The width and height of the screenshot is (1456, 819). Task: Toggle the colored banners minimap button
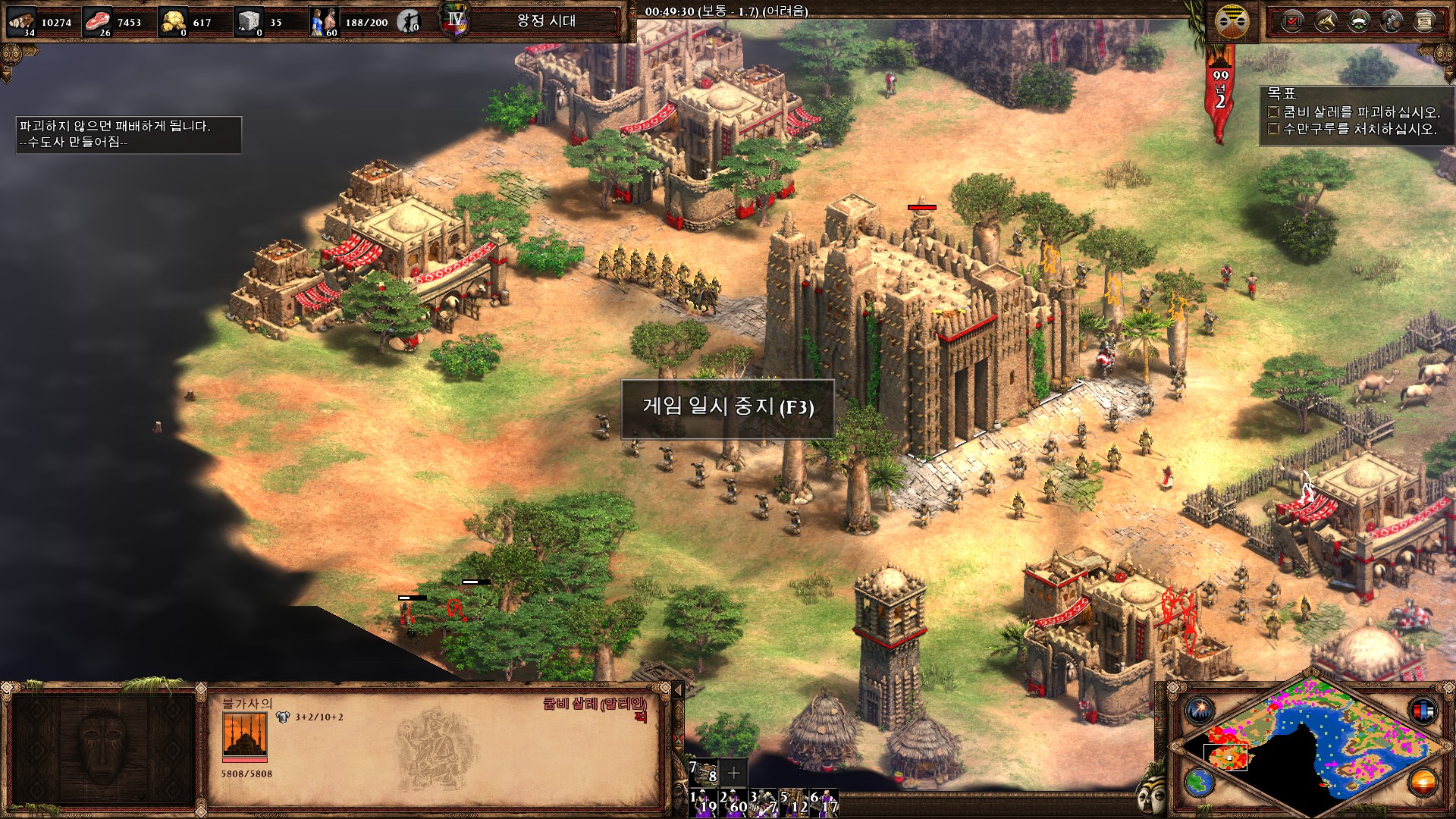pos(1423,711)
